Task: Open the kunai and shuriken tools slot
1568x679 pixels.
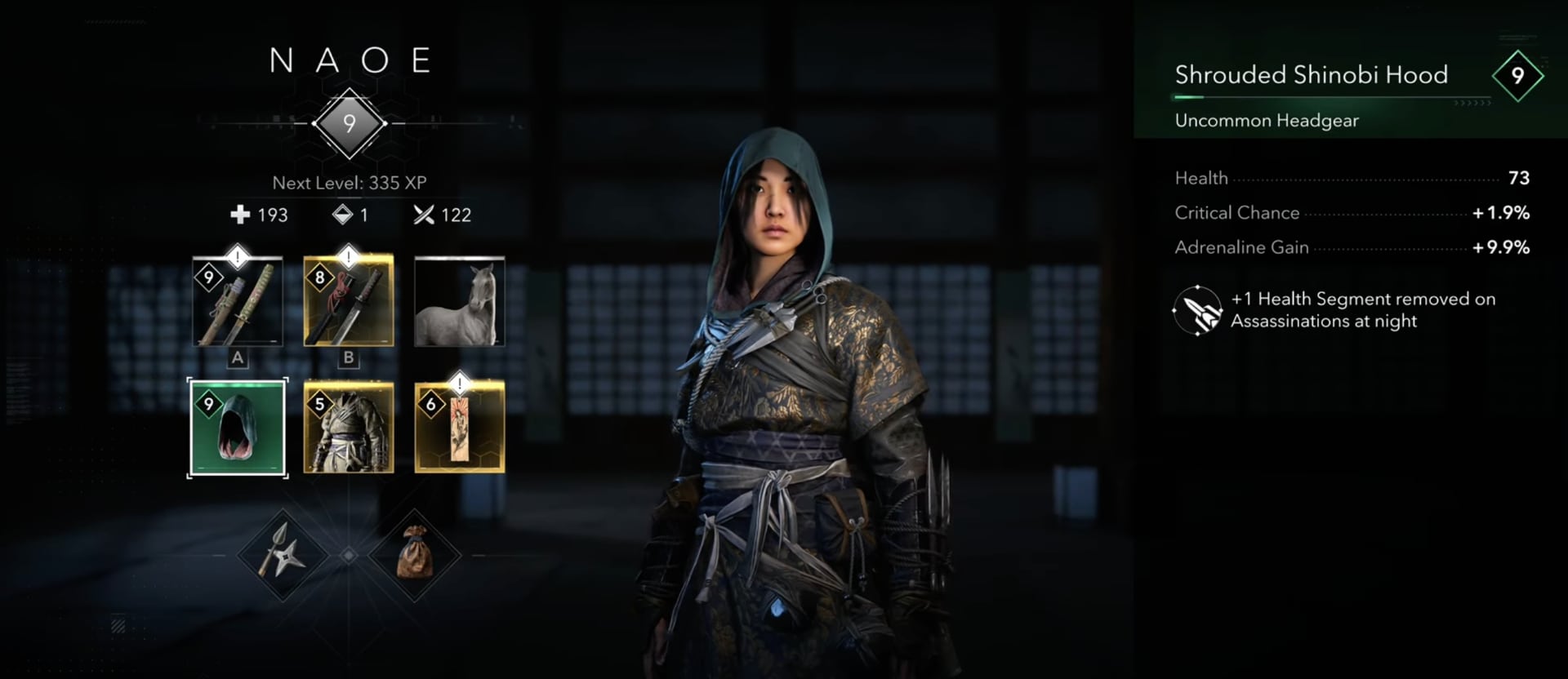Action: (x=283, y=555)
